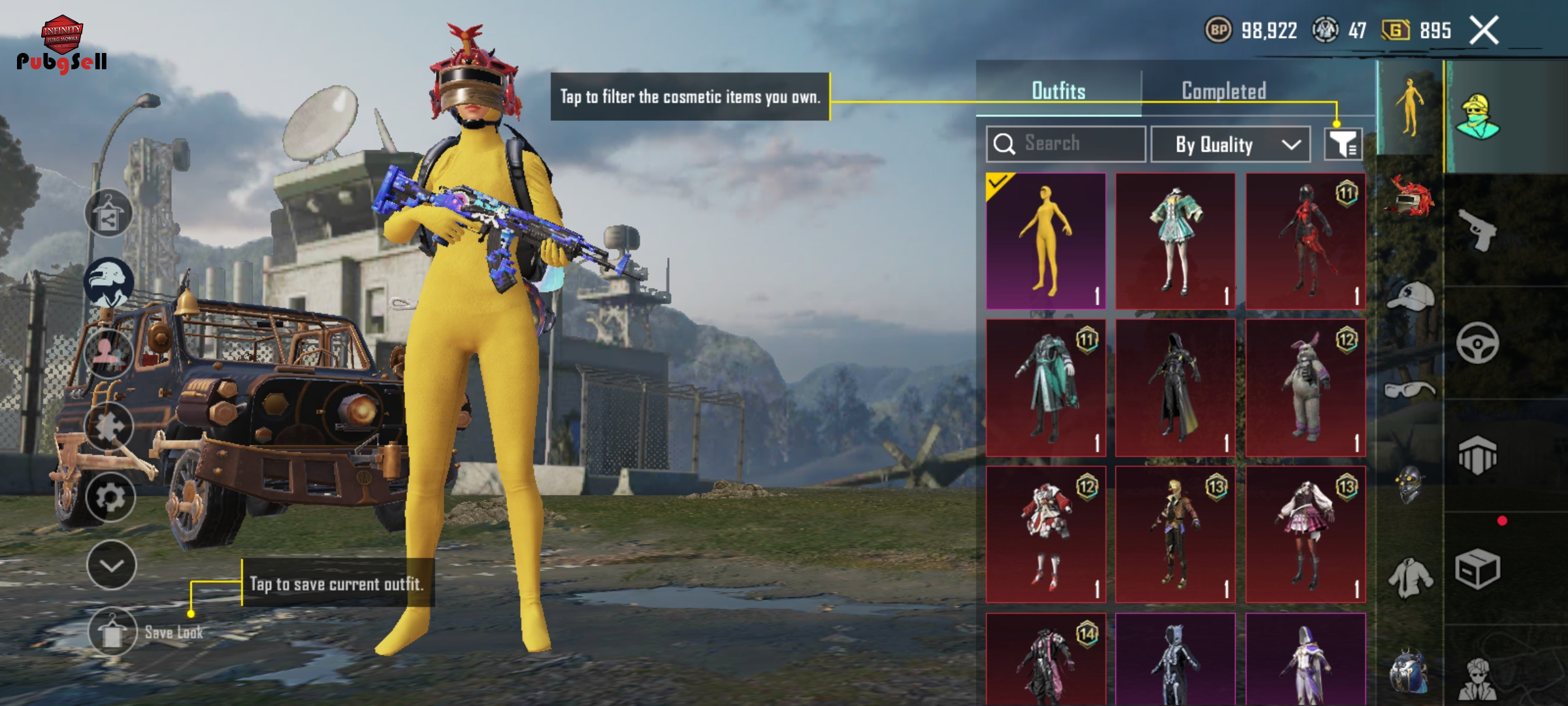Viewport: 1568px width, 706px height.
Task: Open the crate box section
Action: (x=1477, y=569)
